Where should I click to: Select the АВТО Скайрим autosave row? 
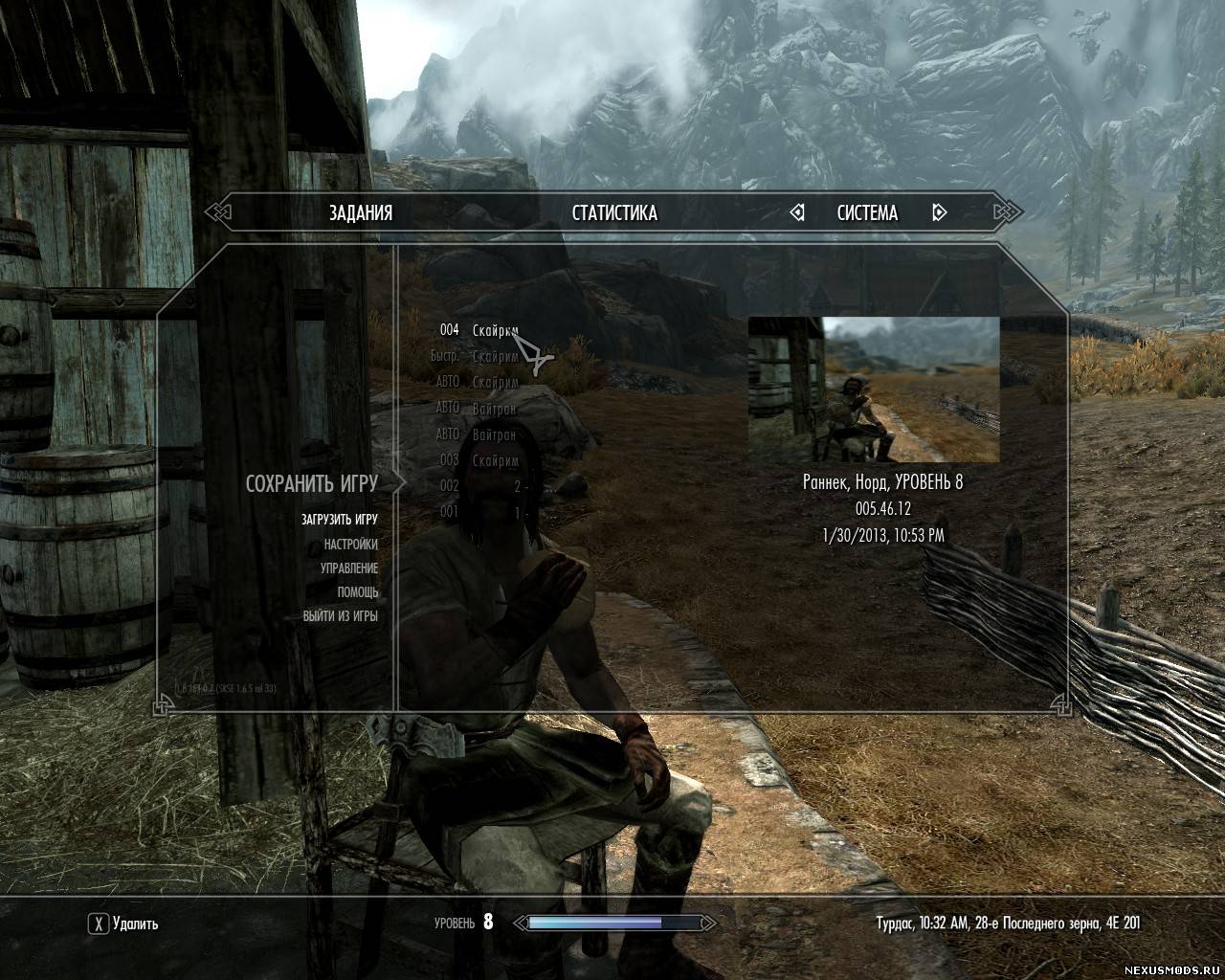point(477,382)
